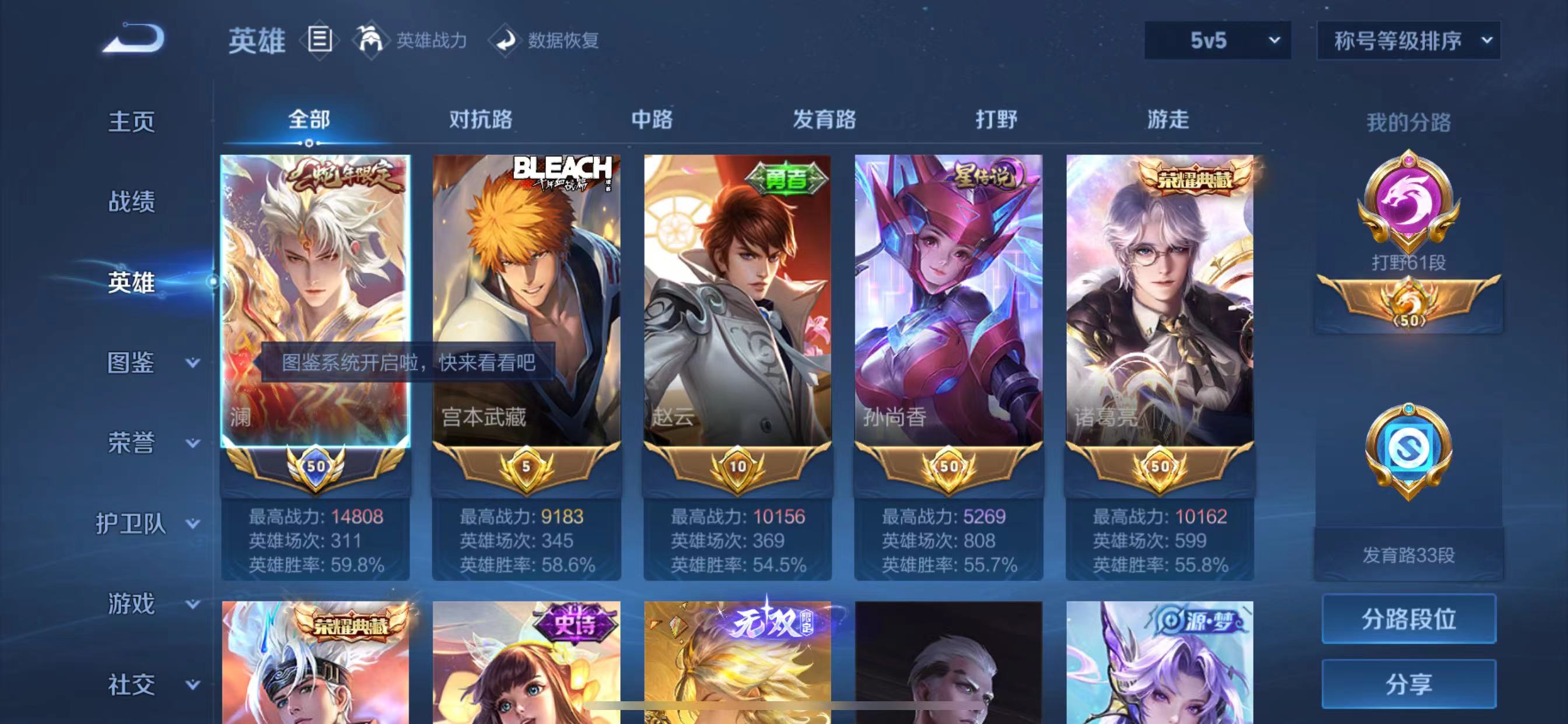Open the hero catalog icon beside 英雄 title
The width and height of the screenshot is (1568, 724).
[x=319, y=40]
